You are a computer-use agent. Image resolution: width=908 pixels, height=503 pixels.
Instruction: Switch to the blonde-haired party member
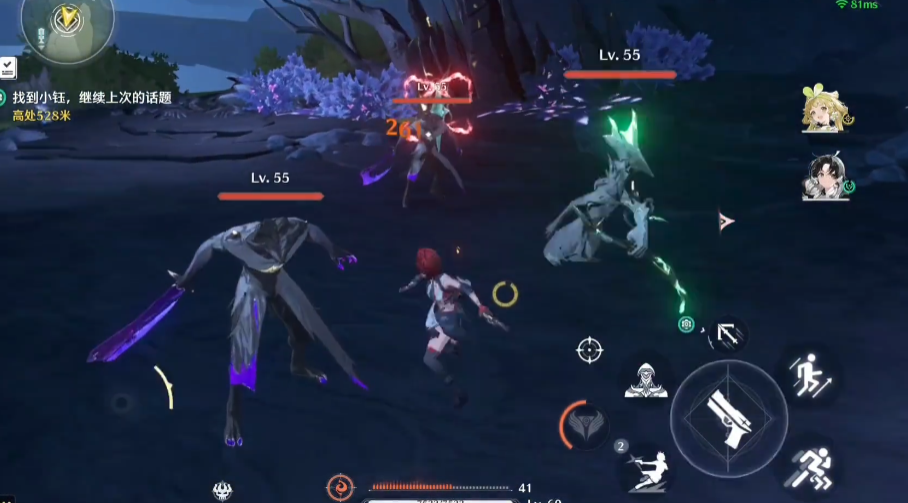821,110
